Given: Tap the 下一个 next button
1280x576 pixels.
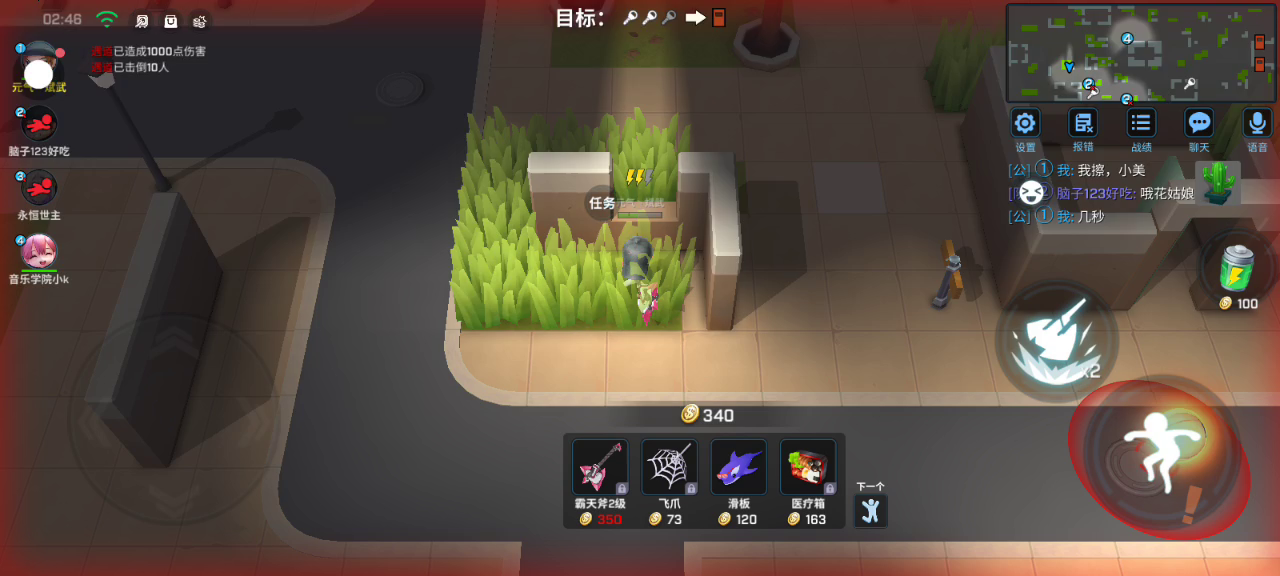Looking at the screenshot, I should 871,509.
